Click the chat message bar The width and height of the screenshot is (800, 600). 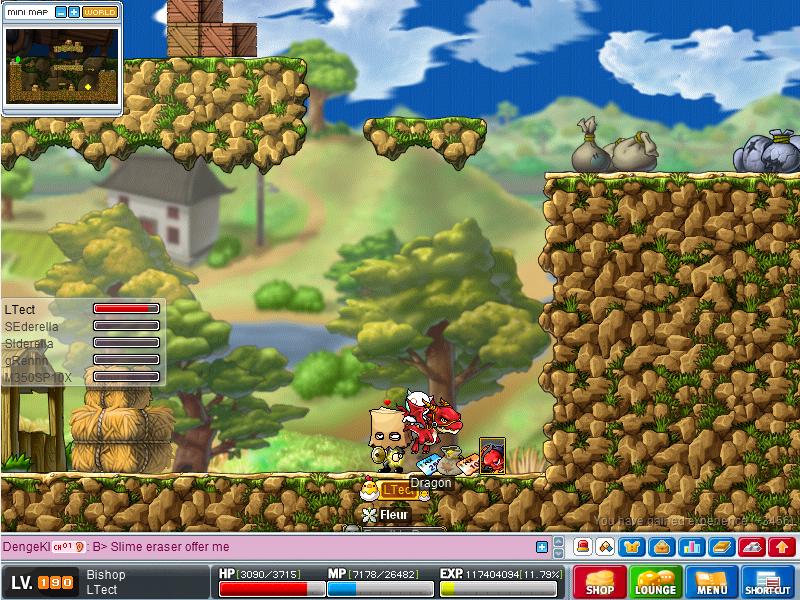coord(300,547)
